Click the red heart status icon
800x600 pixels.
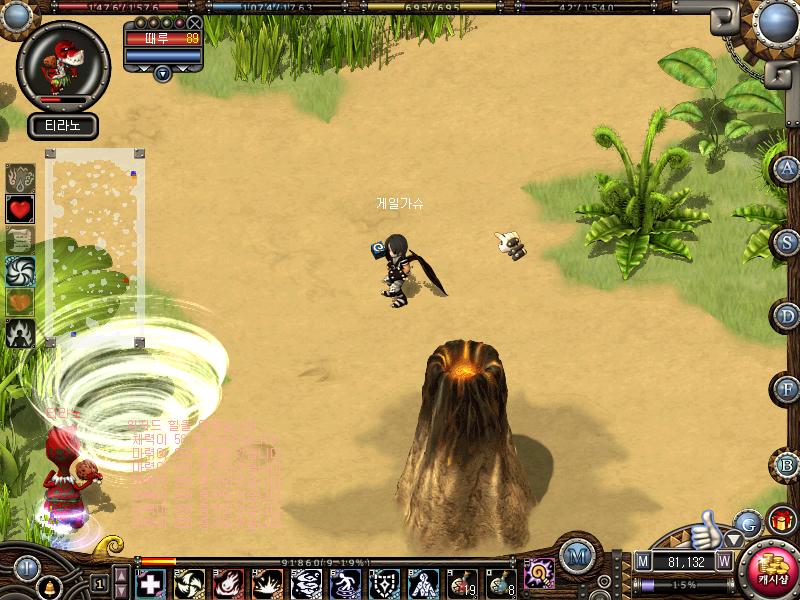[20, 209]
